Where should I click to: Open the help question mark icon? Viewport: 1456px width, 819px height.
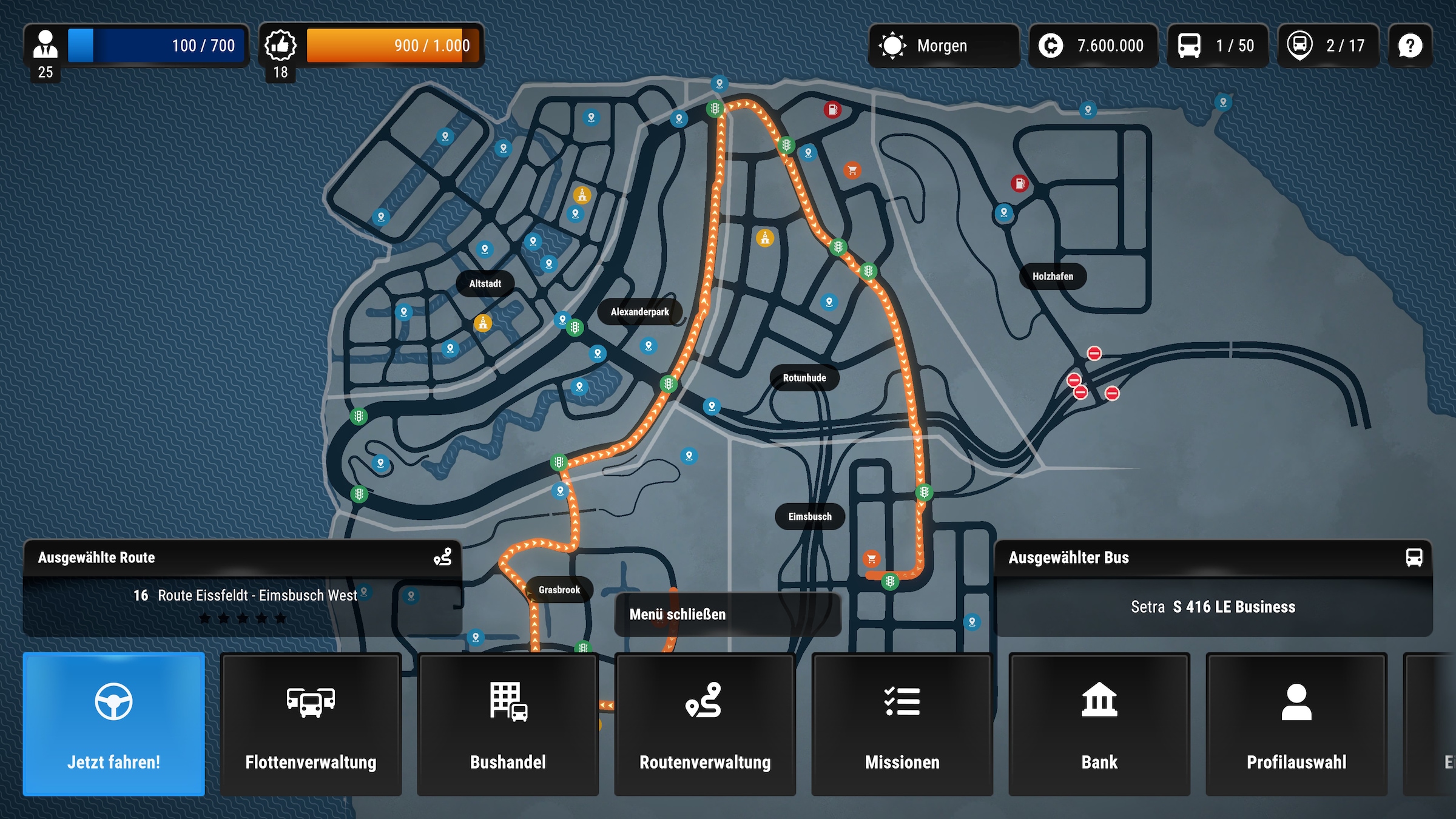click(x=1410, y=45)
